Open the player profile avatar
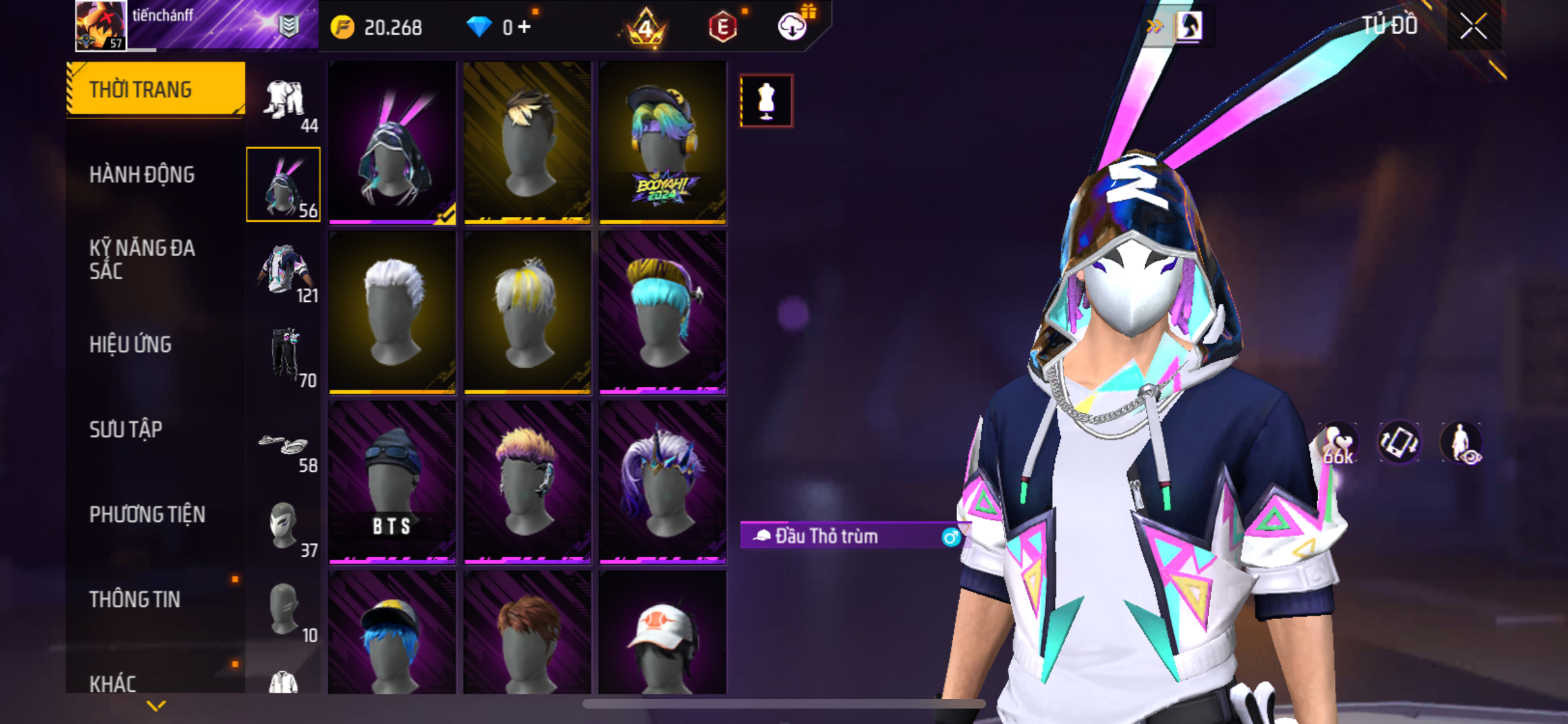 [x=100, y=26]
